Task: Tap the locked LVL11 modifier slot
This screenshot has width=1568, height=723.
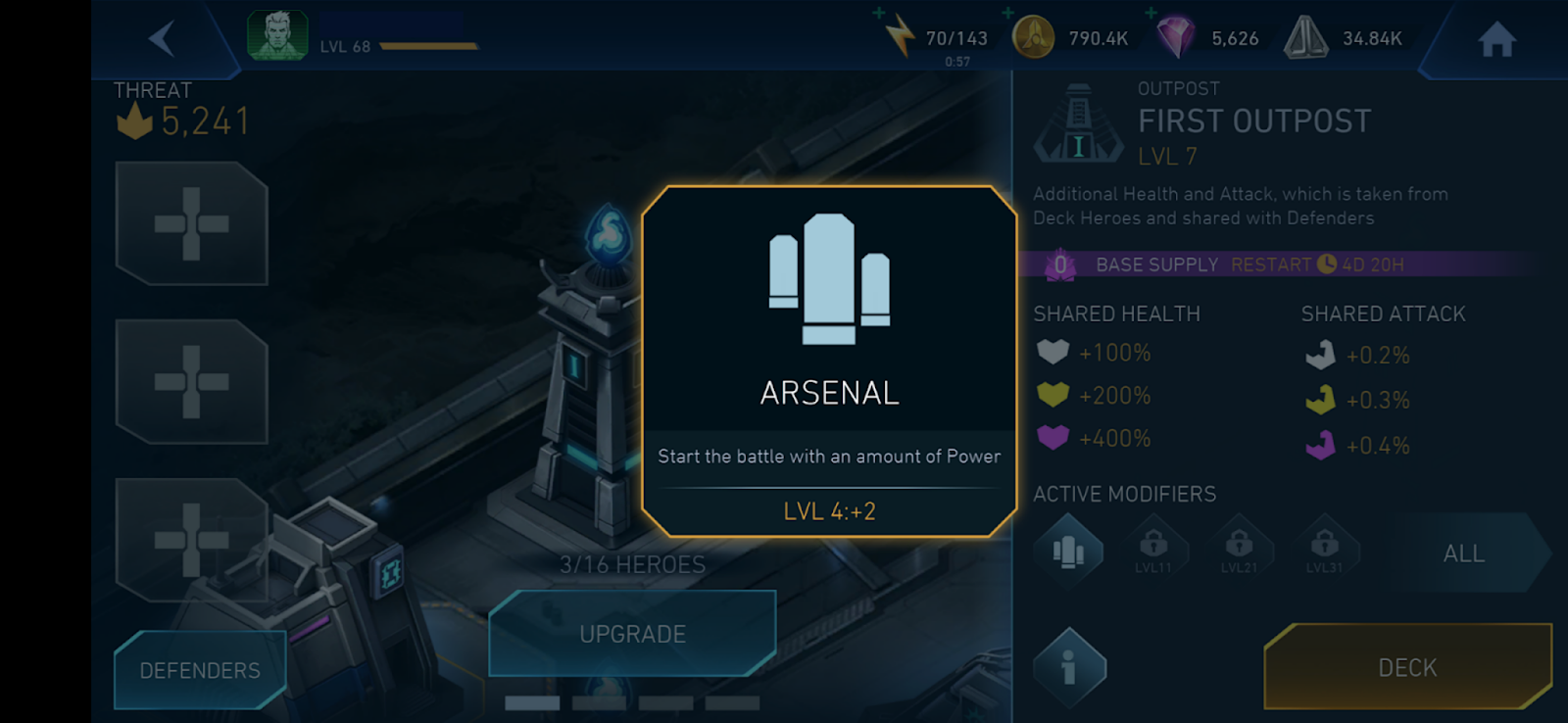Action: click(1153, 551)
